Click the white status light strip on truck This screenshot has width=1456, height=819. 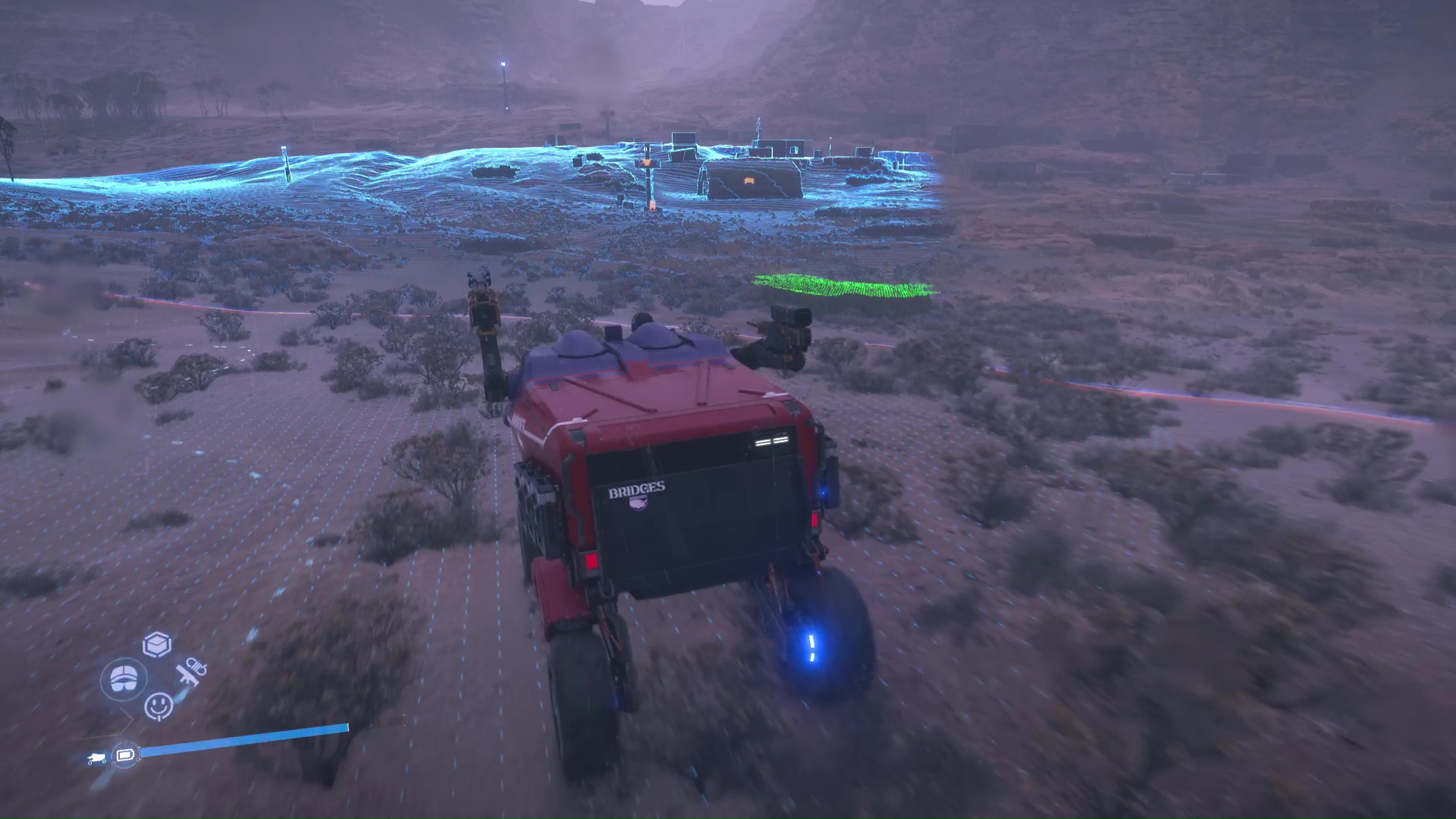tap(770, 440)
